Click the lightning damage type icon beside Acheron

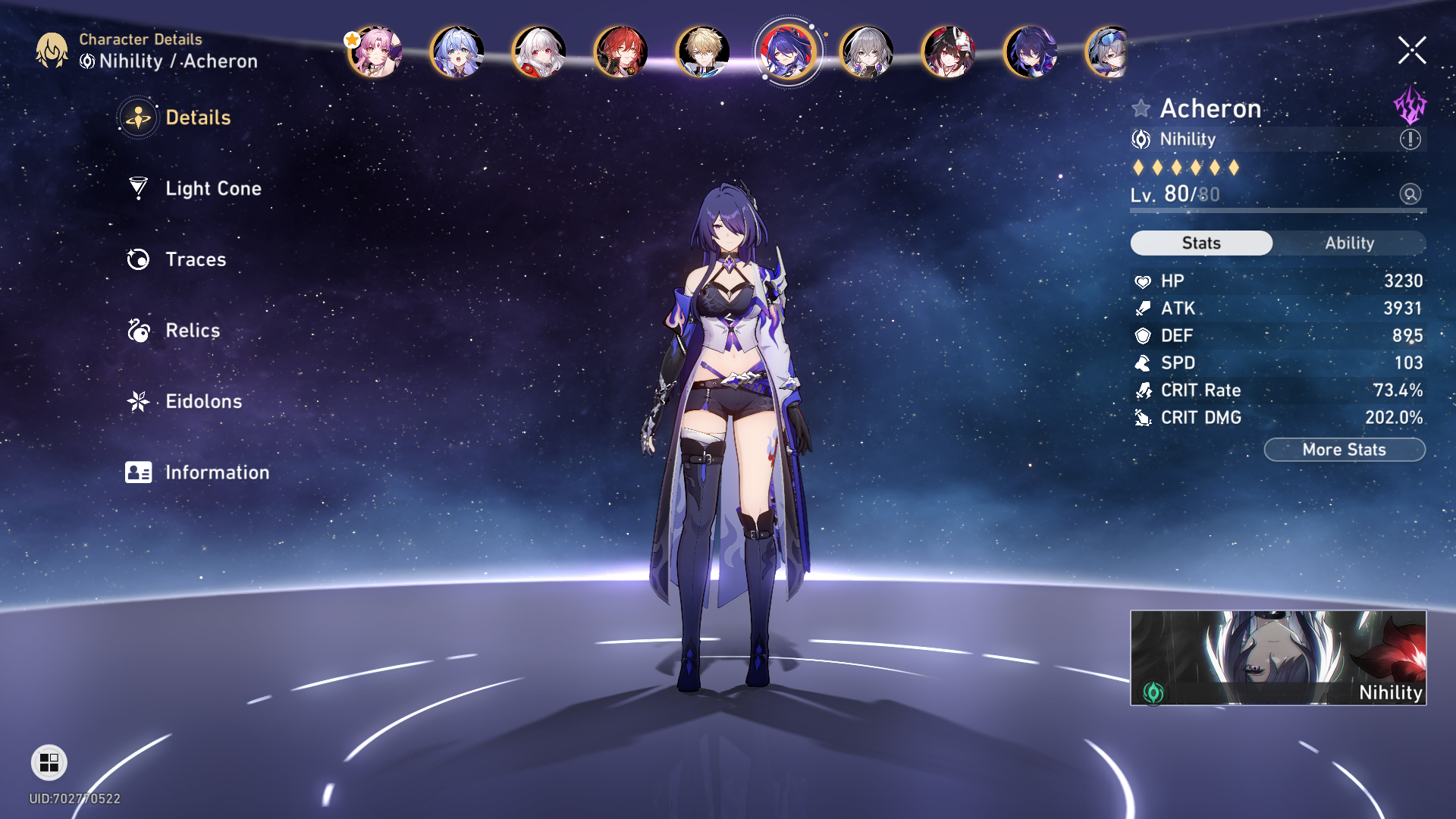[x=1410, y=108]
